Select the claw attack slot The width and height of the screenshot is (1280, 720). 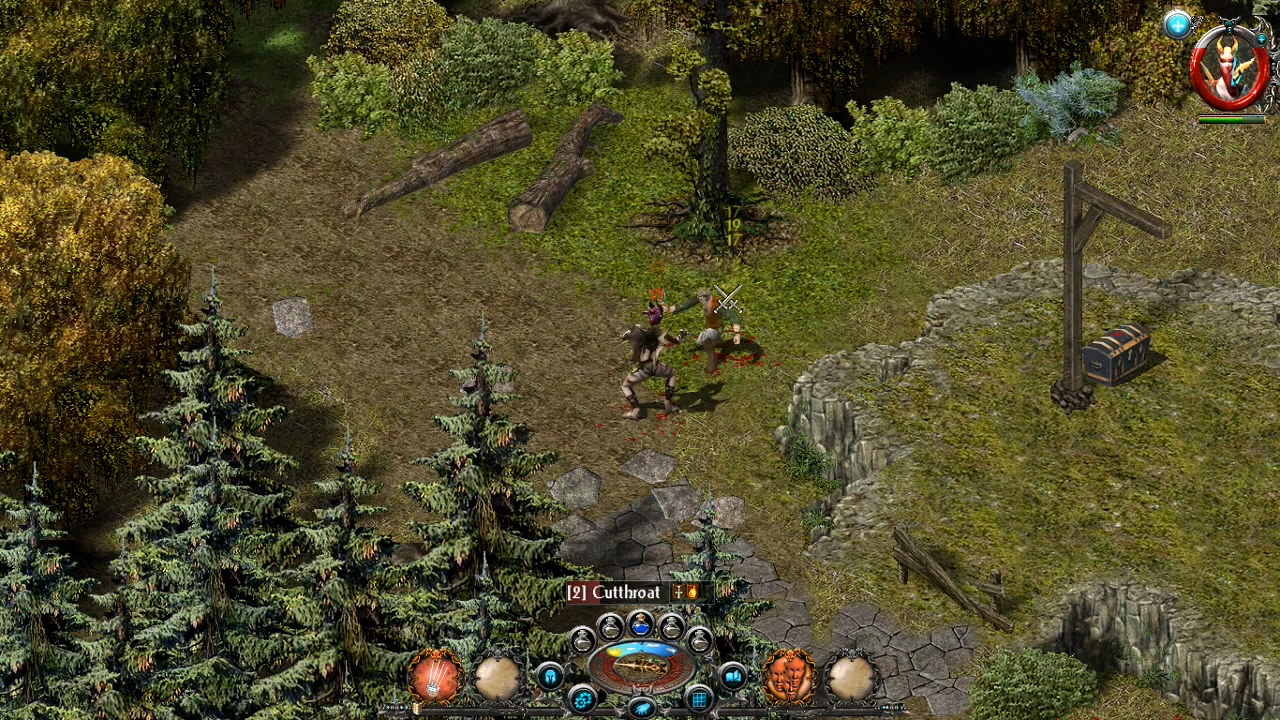click(x=436, y=677)
